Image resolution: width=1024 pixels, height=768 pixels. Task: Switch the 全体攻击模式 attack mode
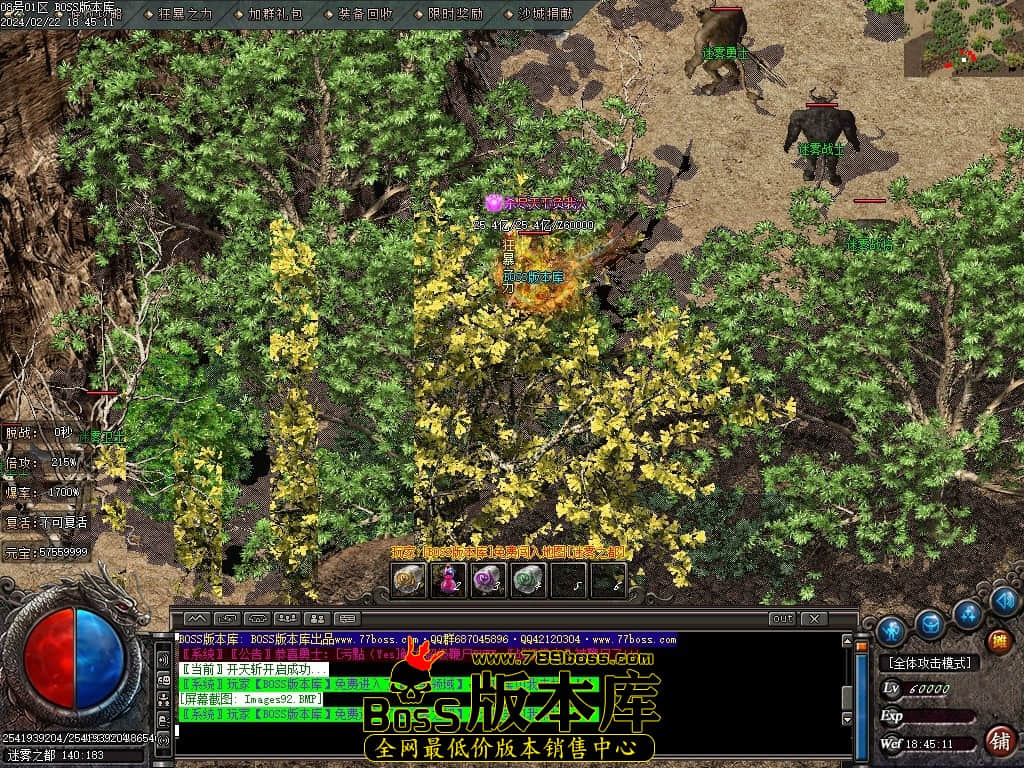tap(929, 663)
